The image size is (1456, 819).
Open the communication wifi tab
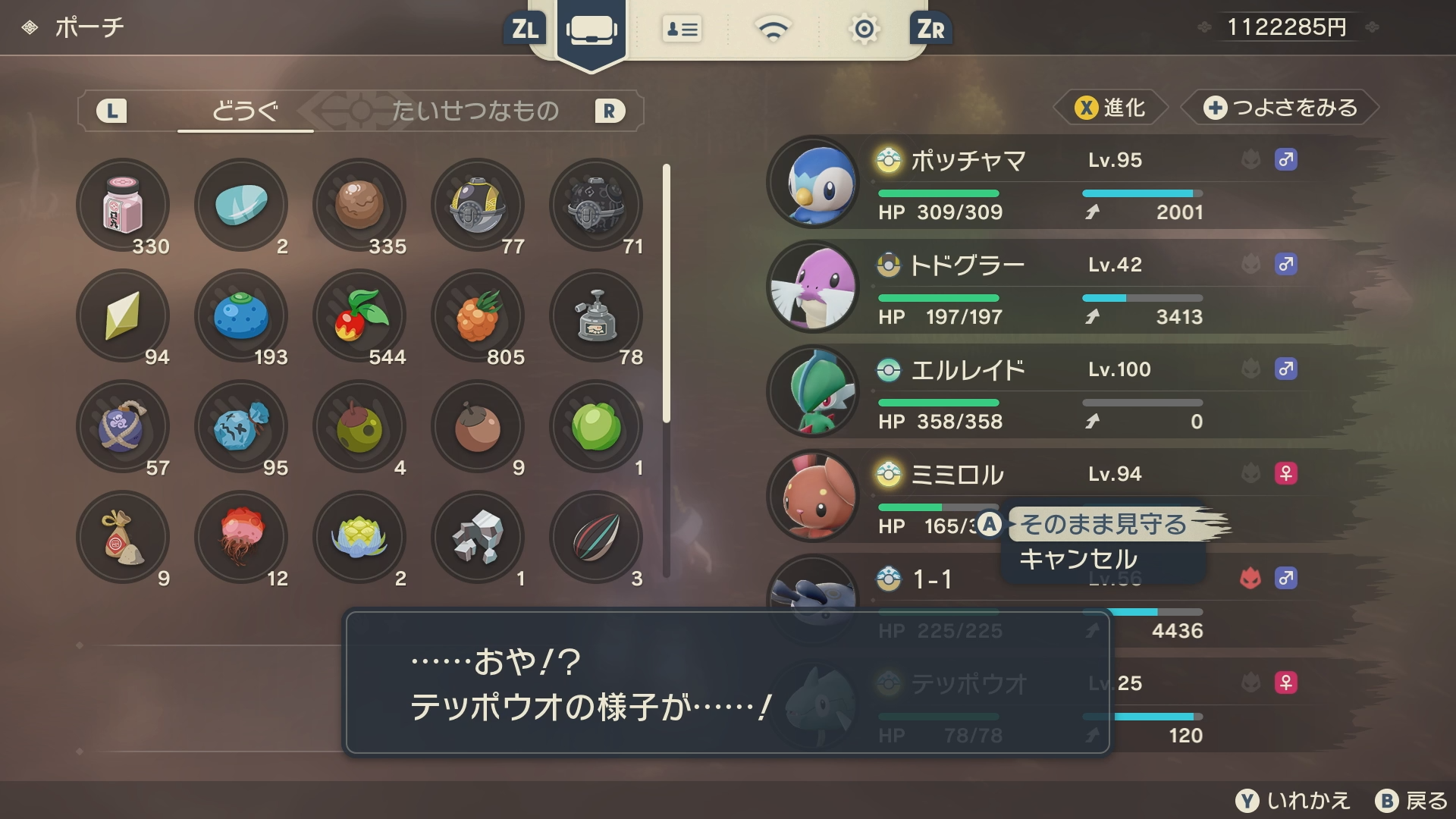(773, 30)
